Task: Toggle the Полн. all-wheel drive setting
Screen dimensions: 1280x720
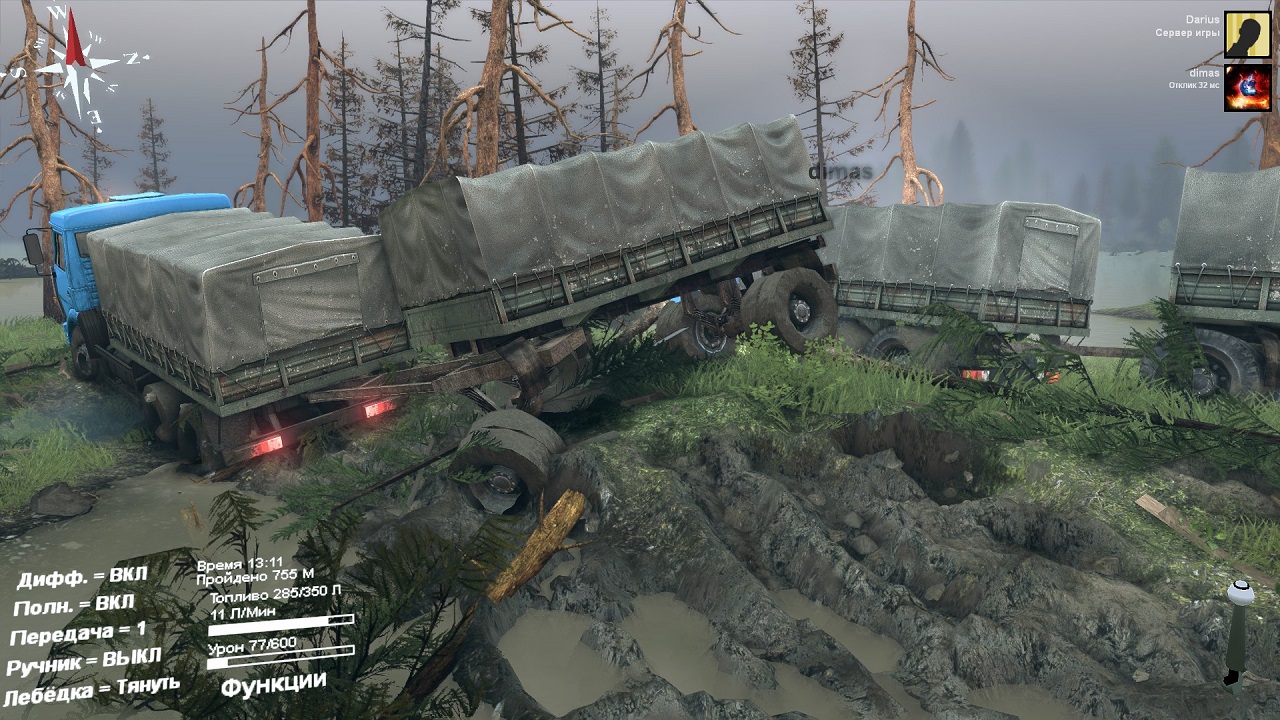Action: coord(74,606)
